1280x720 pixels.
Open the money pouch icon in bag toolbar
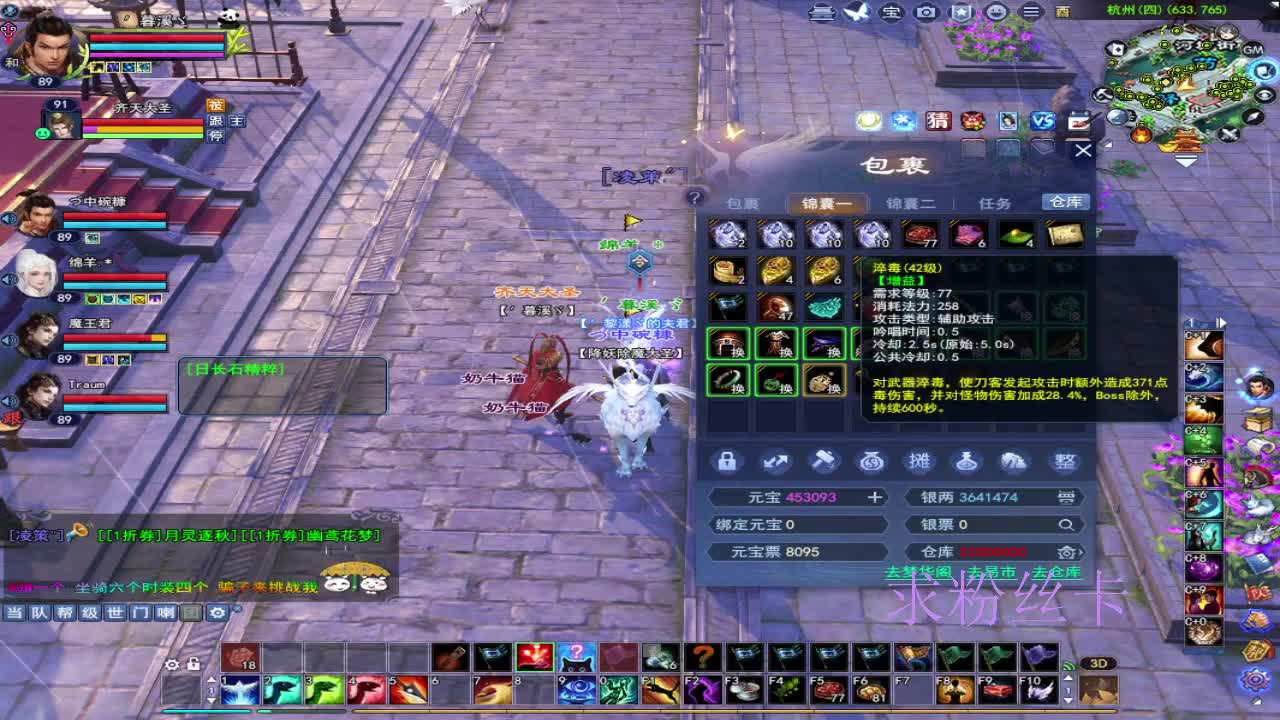[x=871, y=462]
